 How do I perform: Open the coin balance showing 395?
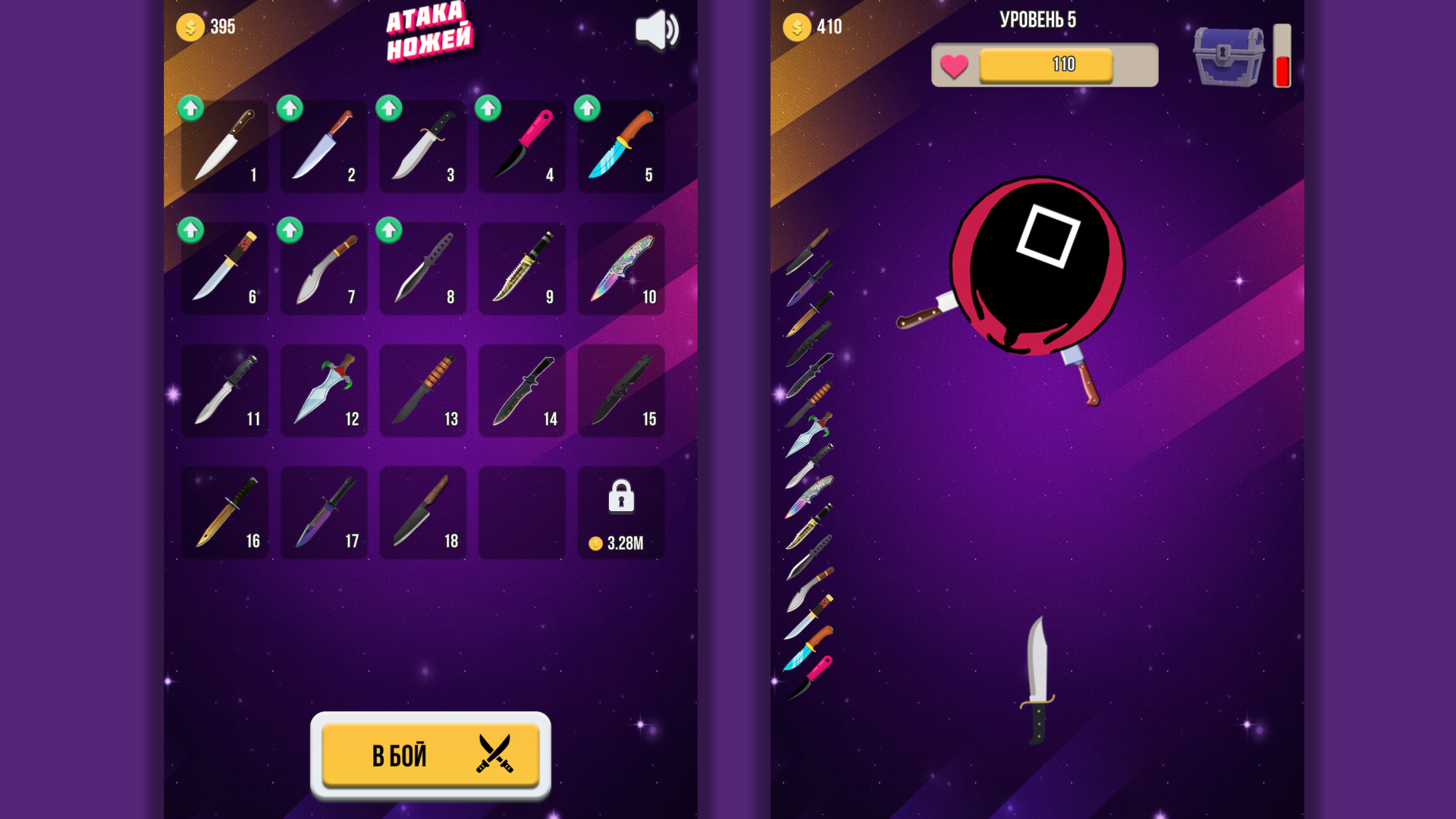click(x=206, y=25)
